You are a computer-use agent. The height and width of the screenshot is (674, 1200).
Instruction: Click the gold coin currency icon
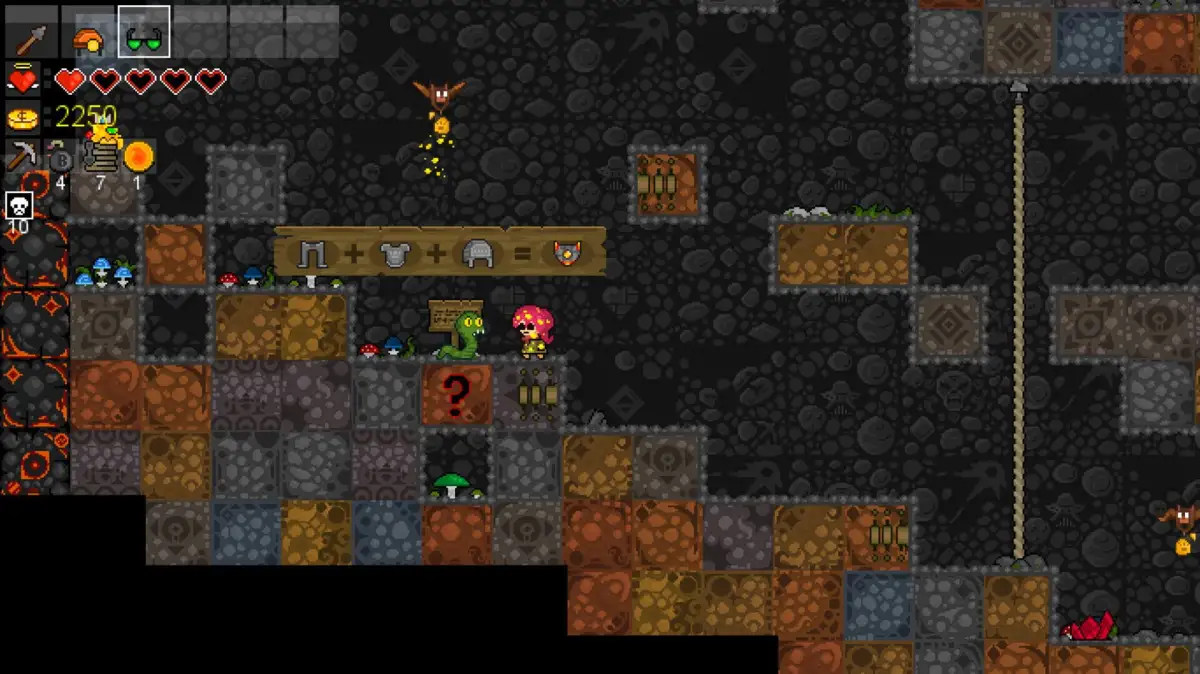[x=22, y=118]
